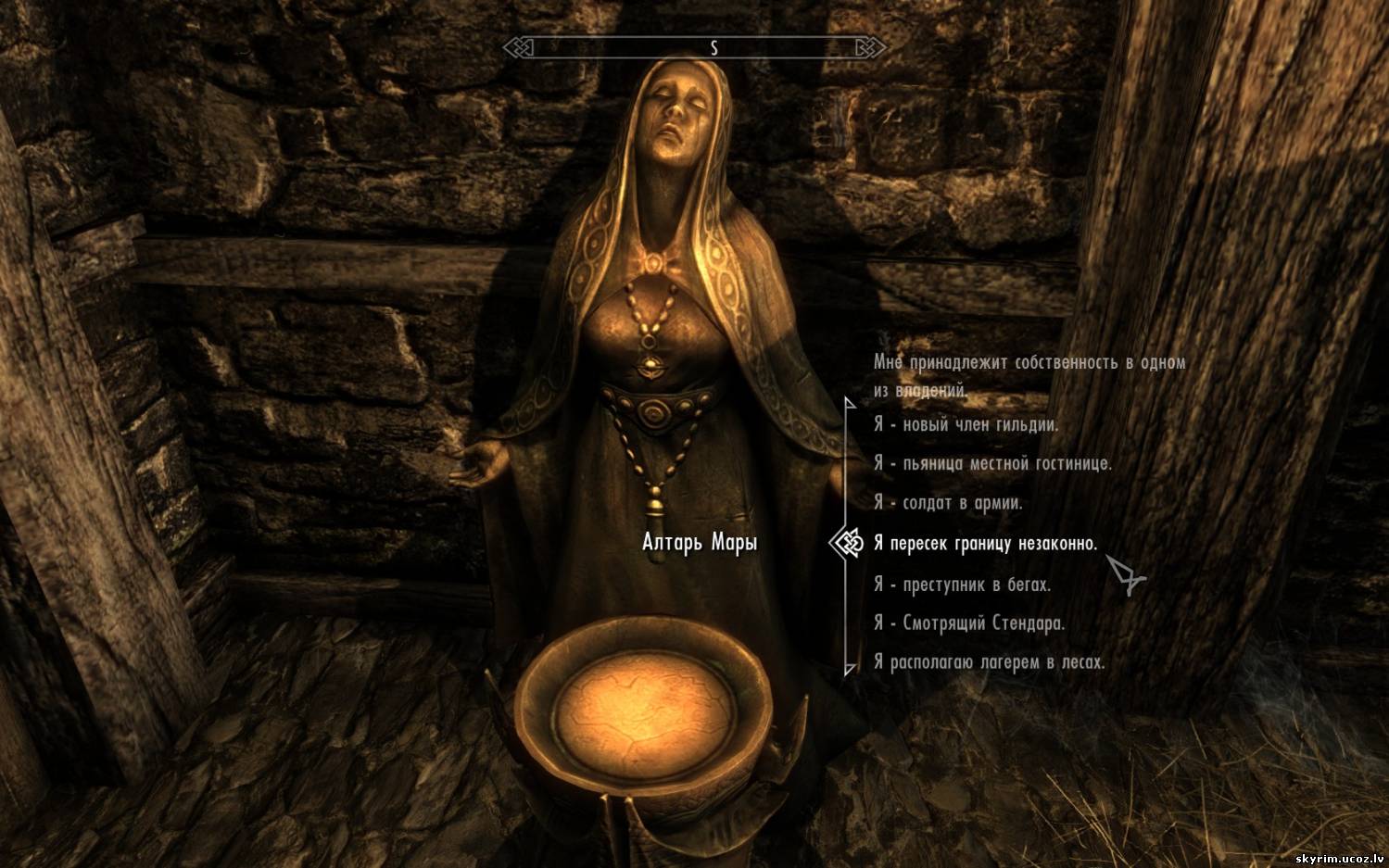Choose 'Мне принадлежит собственность в одном из владений'
1389x868 pixels.
click(1029, 375)
